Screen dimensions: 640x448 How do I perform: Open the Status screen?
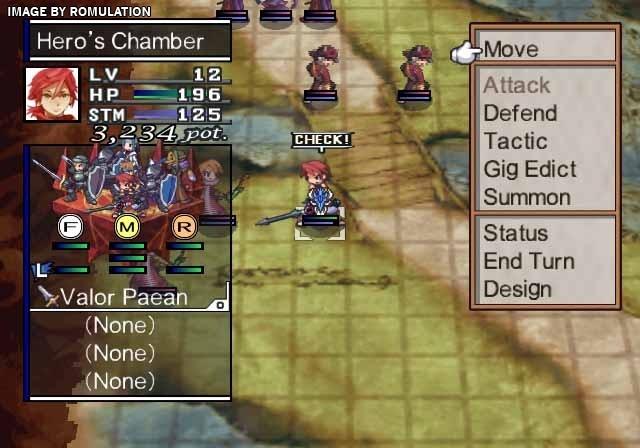(516, 233)
